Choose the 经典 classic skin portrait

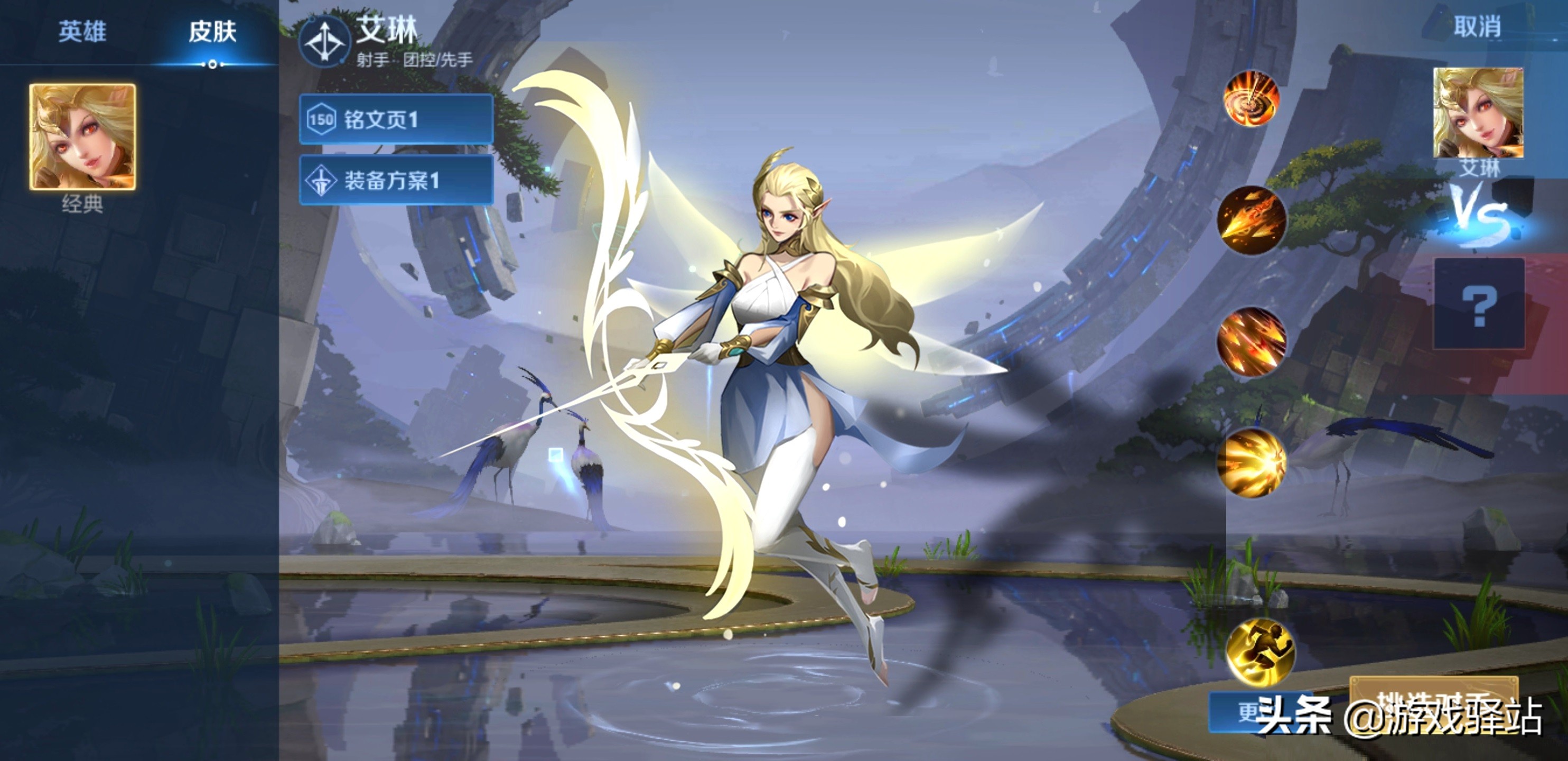[x=83, y=137]
